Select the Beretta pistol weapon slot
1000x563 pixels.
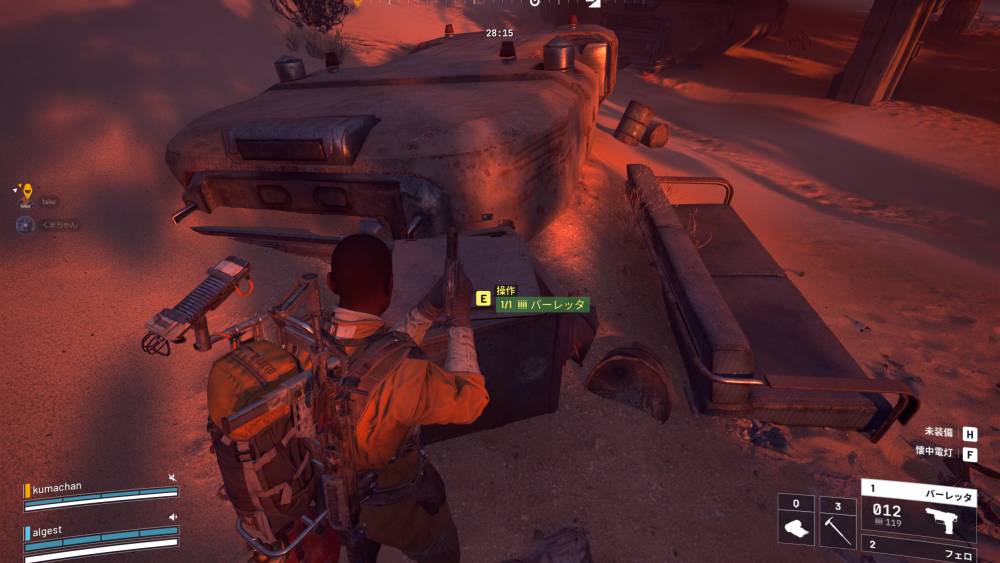pyautogui.click(x=918, y=509)
